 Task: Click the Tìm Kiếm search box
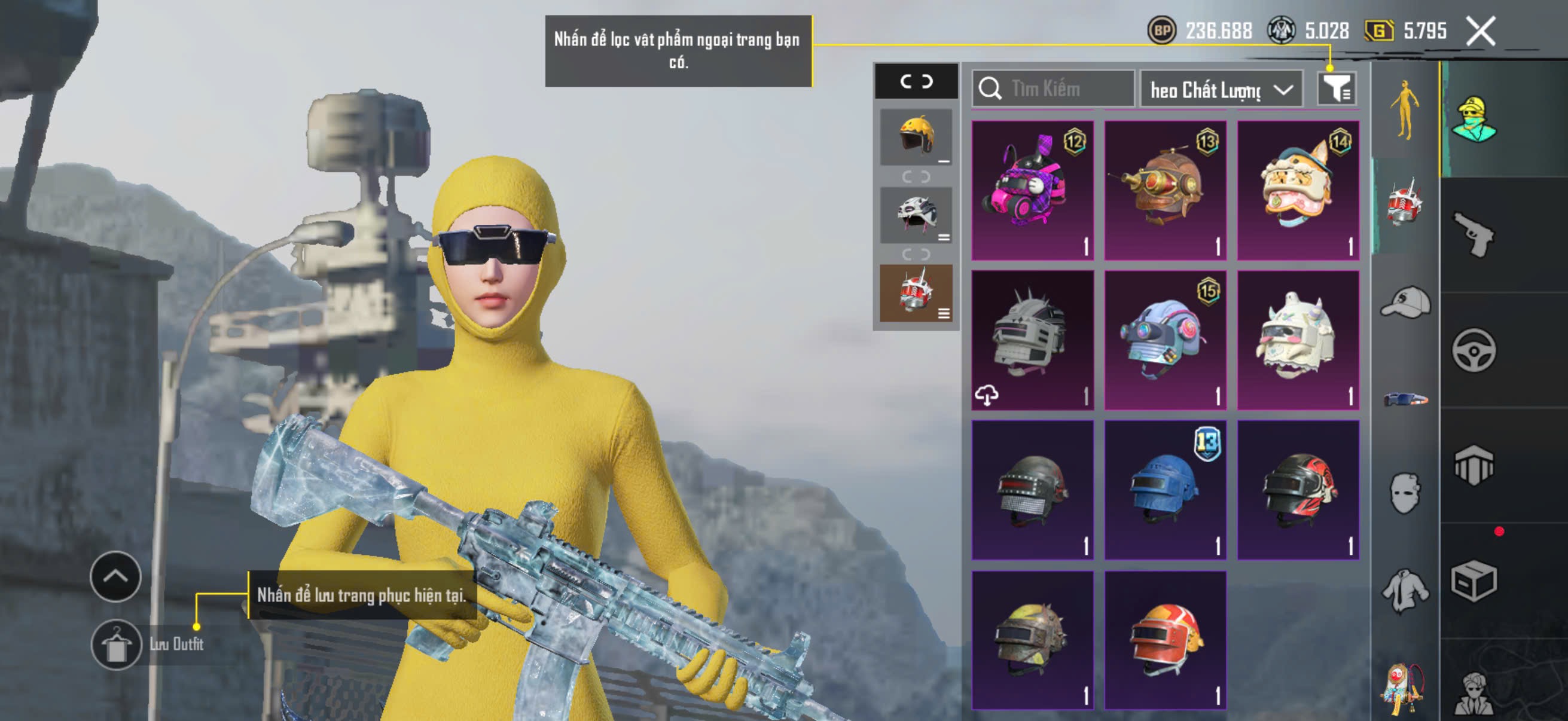point(1053,89)
